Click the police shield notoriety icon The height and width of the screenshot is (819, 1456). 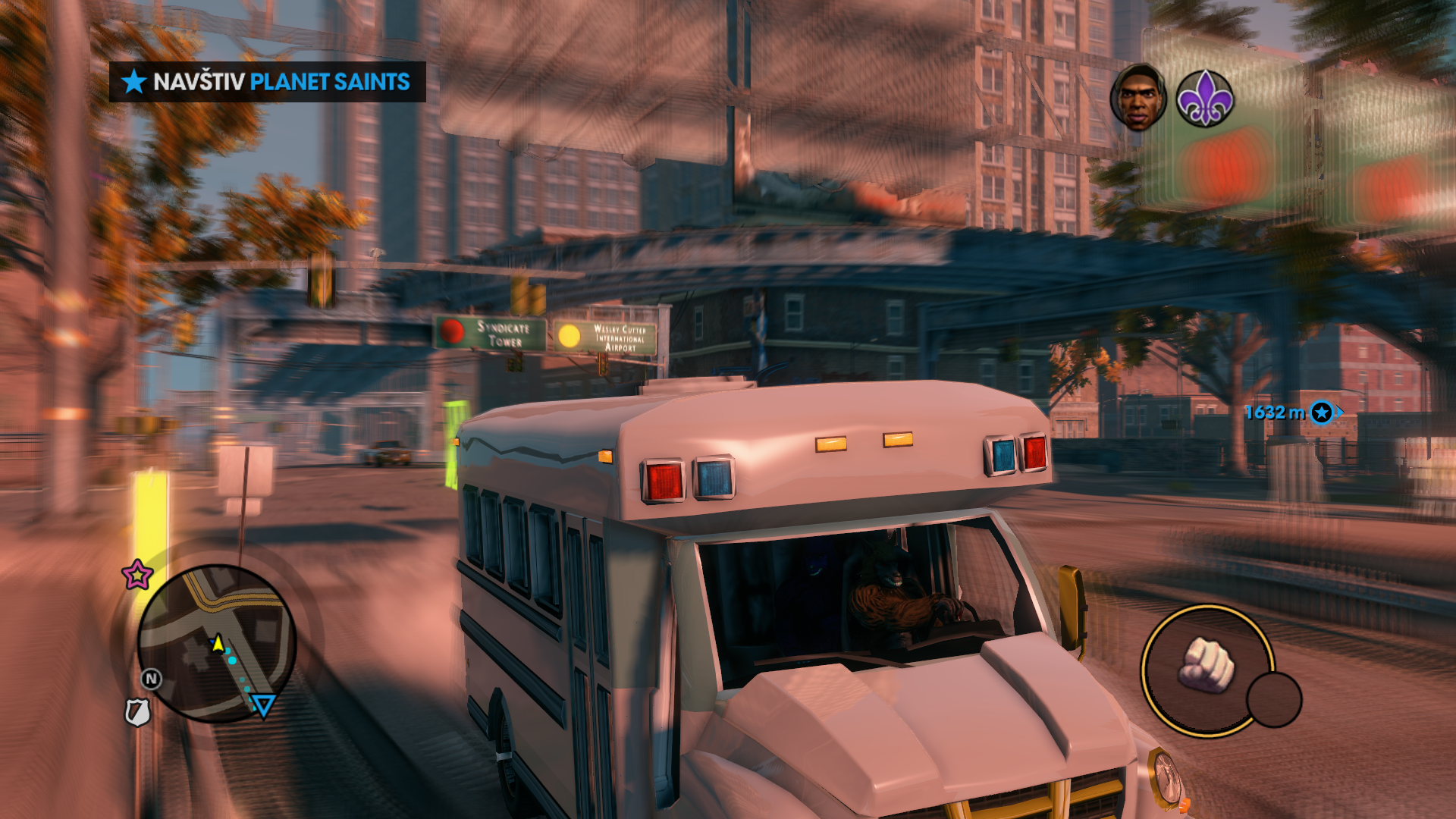(x=137, y=712)
